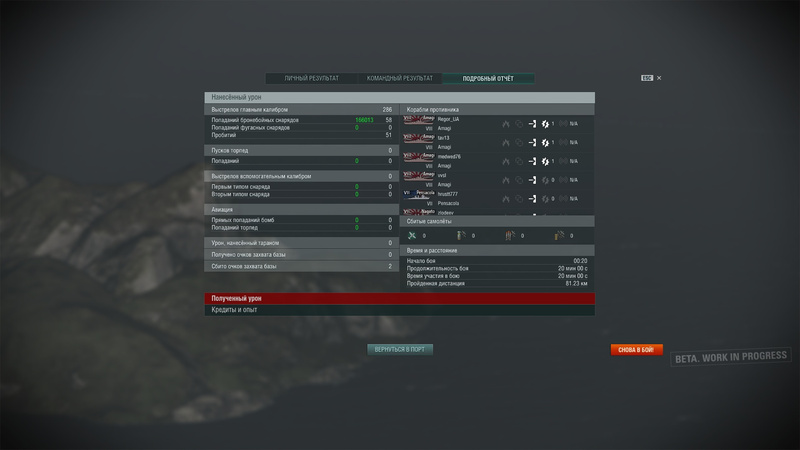The height and width of the screenshot is (450, 800).
Task: Collapse the Нанесённый урон section header
Action: (399, 97)
